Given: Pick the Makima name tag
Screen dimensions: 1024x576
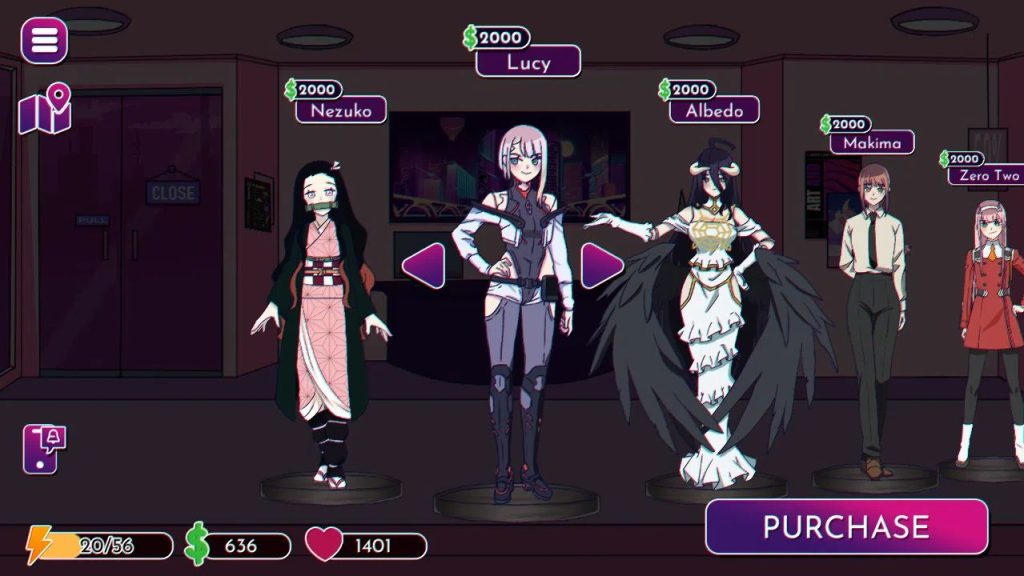Looking at the screenshot, I should (x=872, y=143).
